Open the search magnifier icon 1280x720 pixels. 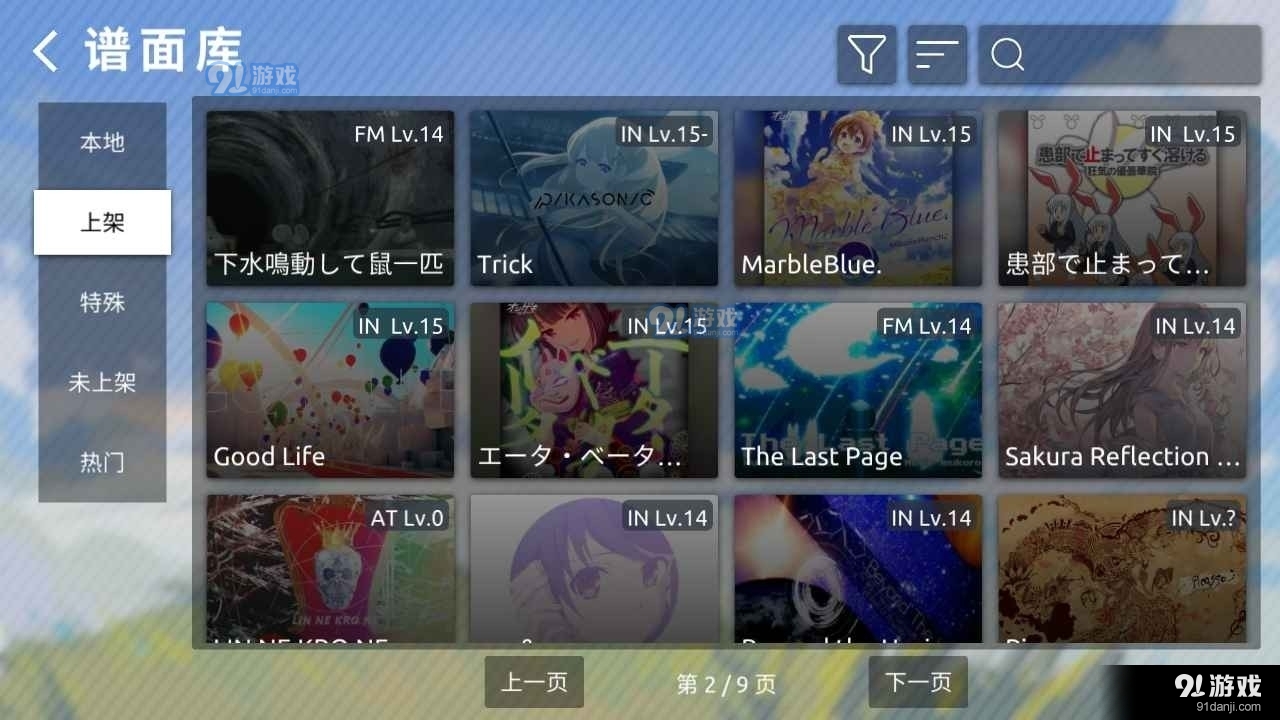click(x=1006, y=54)
